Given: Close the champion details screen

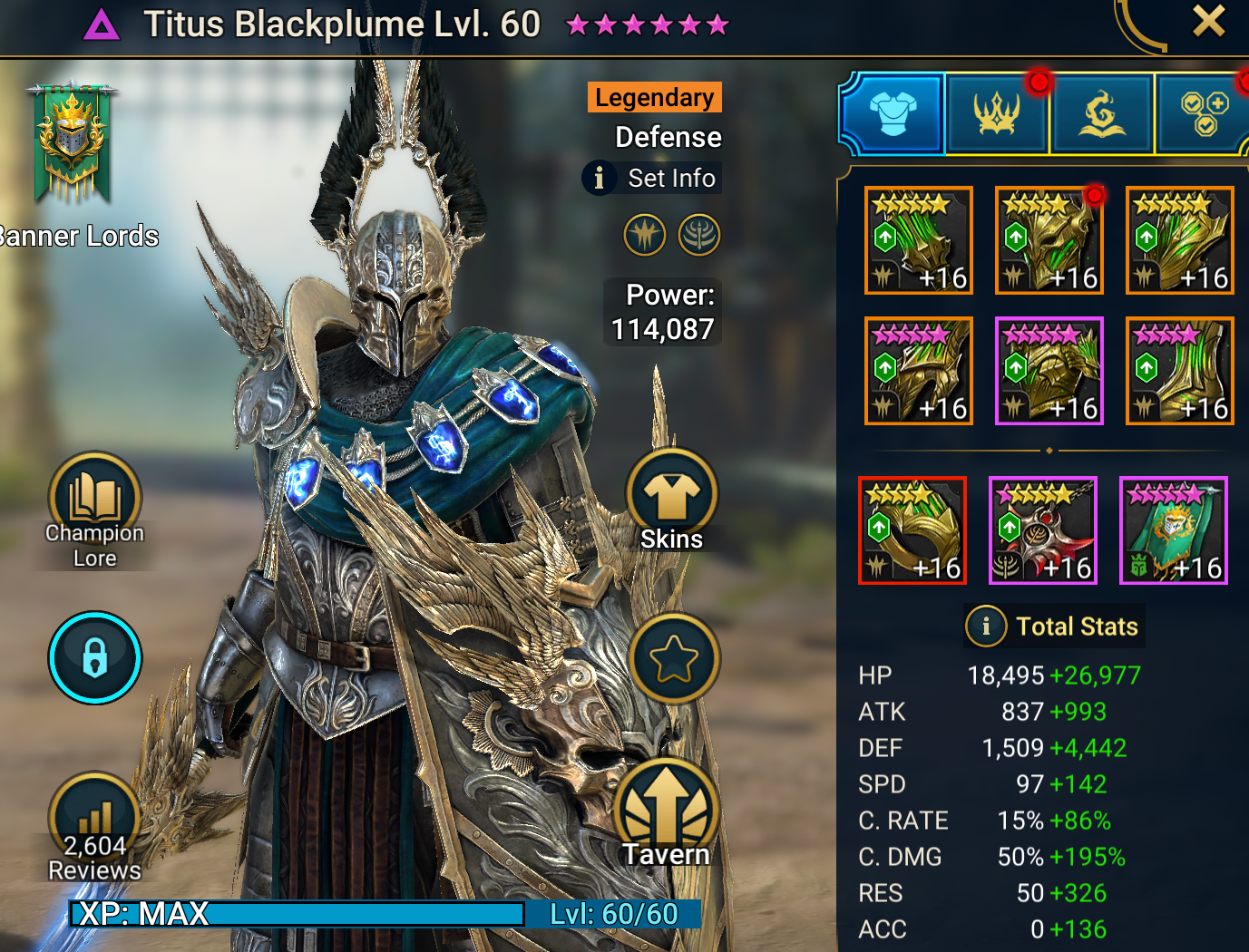Looking at the screenshot, I should click(1208, 21).
